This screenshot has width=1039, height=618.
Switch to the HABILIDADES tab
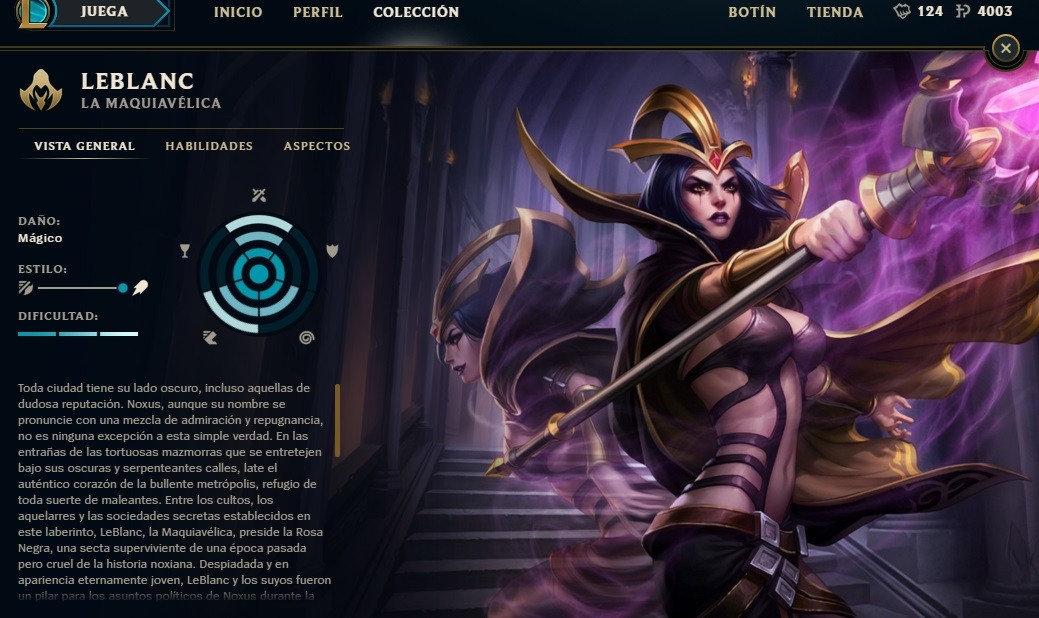point(209,146)
